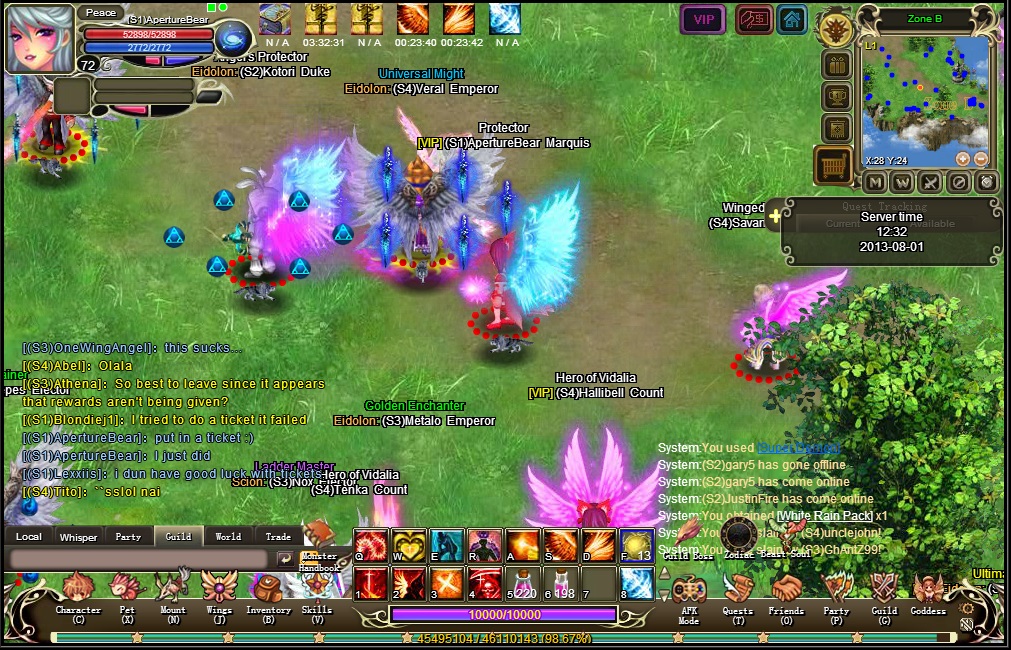The height and width of the screenshot is (650, 1011).
Task: Open the Skills menu
Action: (316, 593)
